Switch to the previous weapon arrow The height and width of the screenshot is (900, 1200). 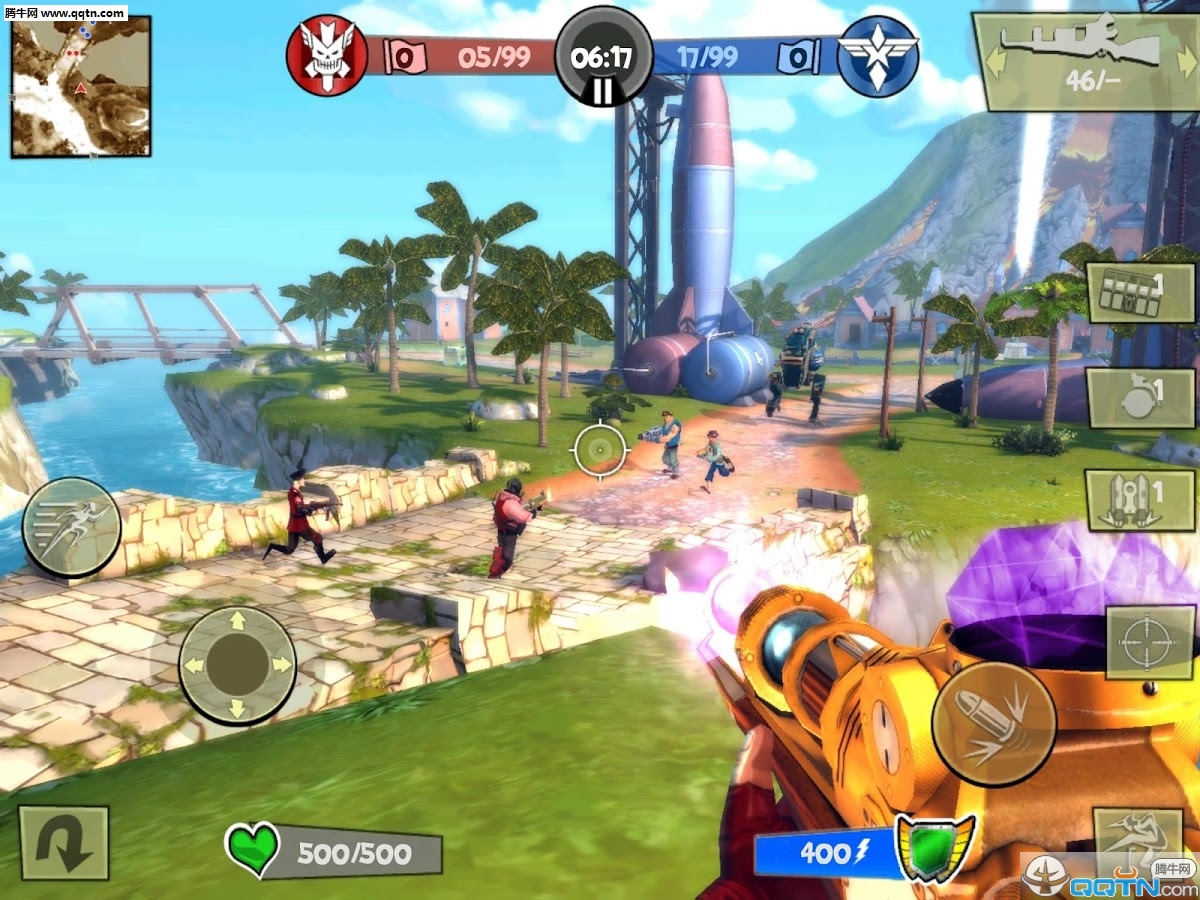993,60
